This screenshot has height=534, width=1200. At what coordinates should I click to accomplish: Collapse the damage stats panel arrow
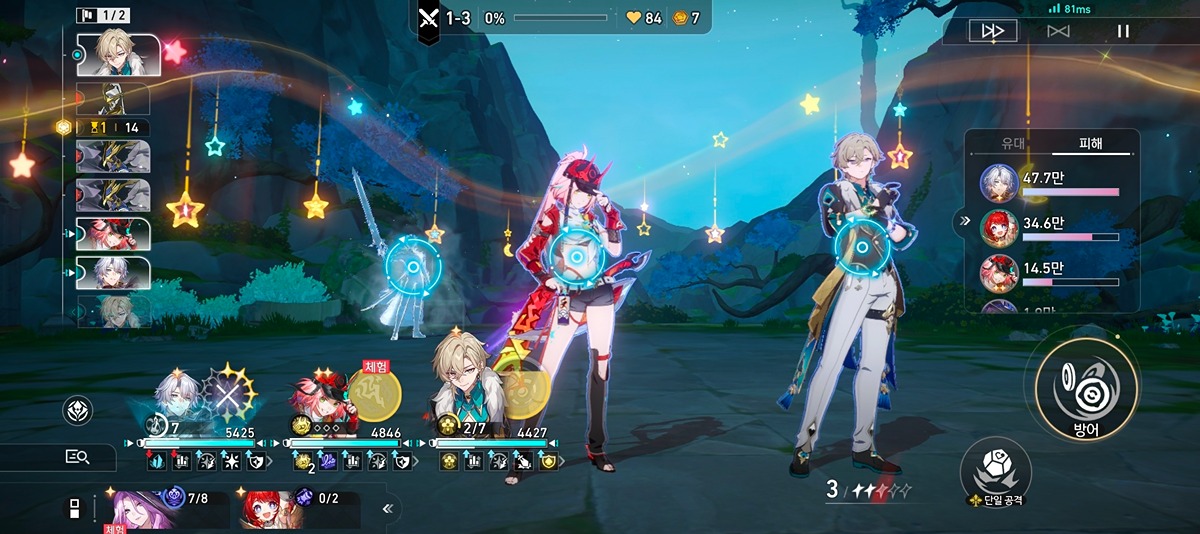pyautogui.click(x=966, y=222)
